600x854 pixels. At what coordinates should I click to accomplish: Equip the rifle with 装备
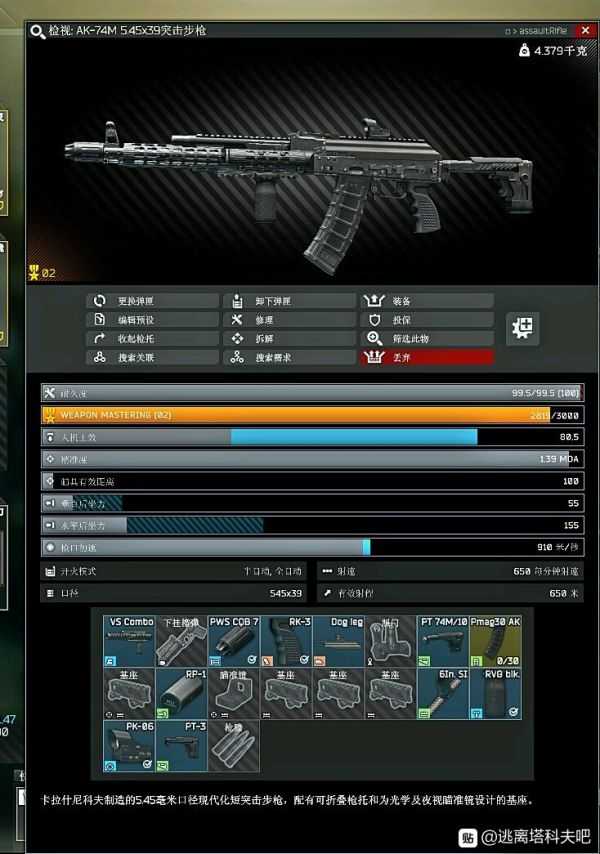pyautogui.click(x=427, y=301)
